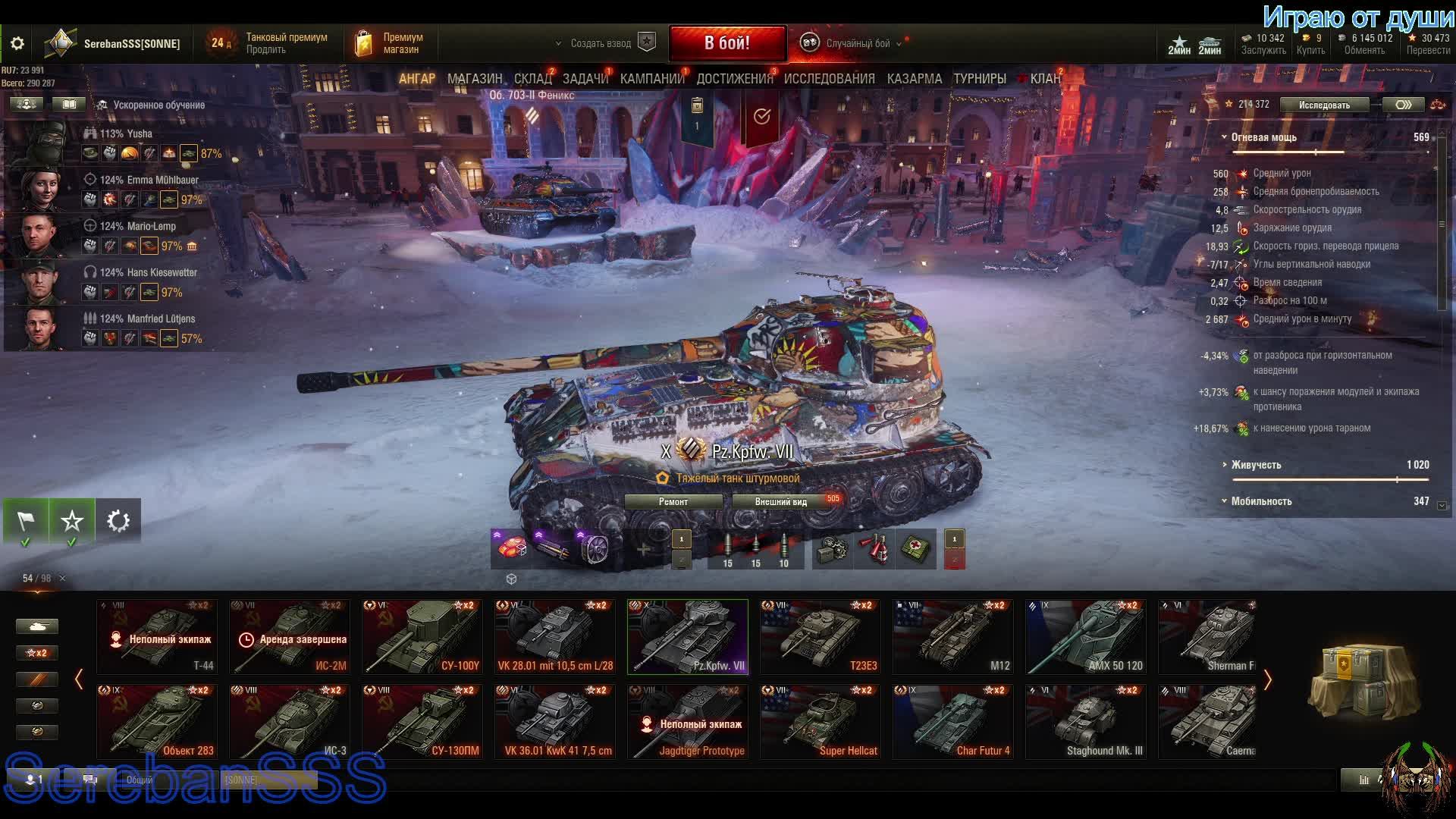Go to the ИССЛЕДОВАНИЯ tab
Screen dimensions: 1456x819
coord(829,79)
